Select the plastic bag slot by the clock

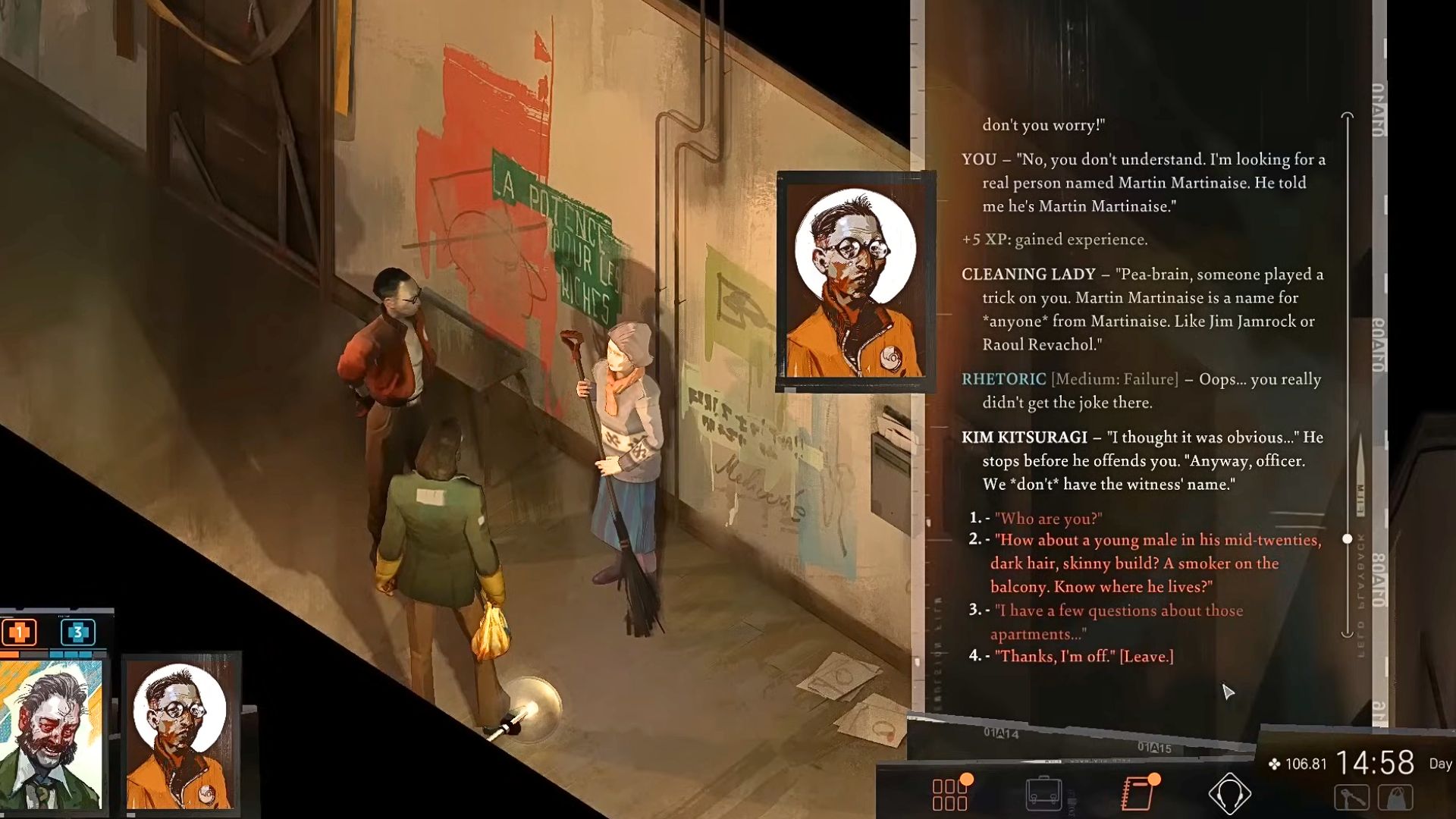coord(1396,798)
